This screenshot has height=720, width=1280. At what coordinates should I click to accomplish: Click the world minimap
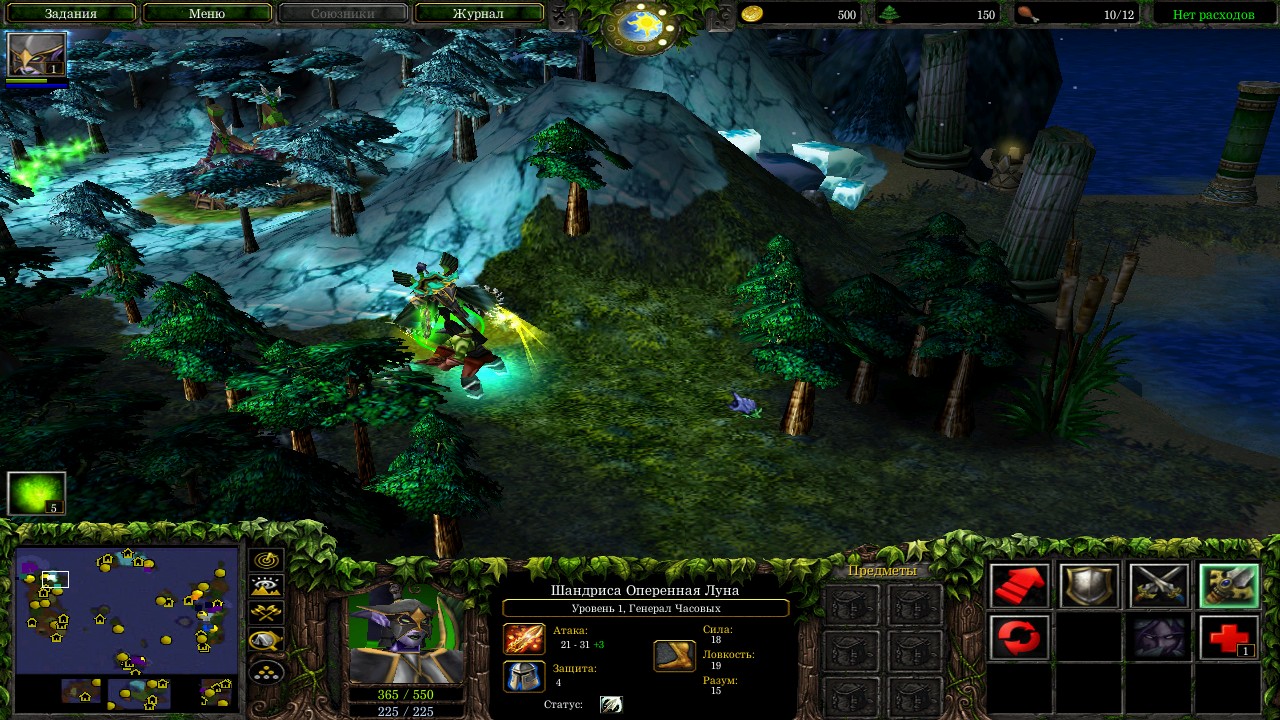click(127, 610)
